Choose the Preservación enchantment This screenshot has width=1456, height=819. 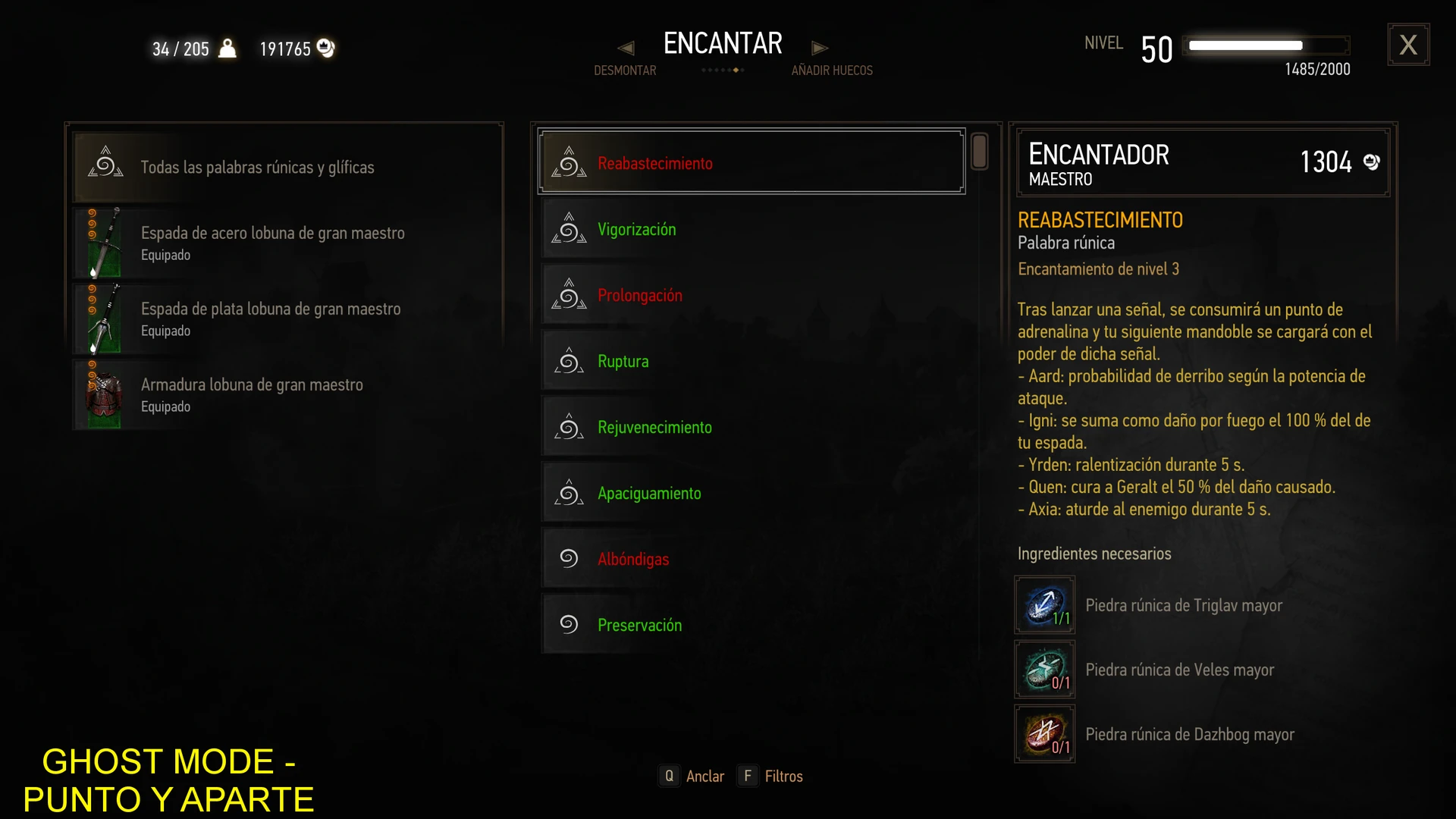point(751,625)
